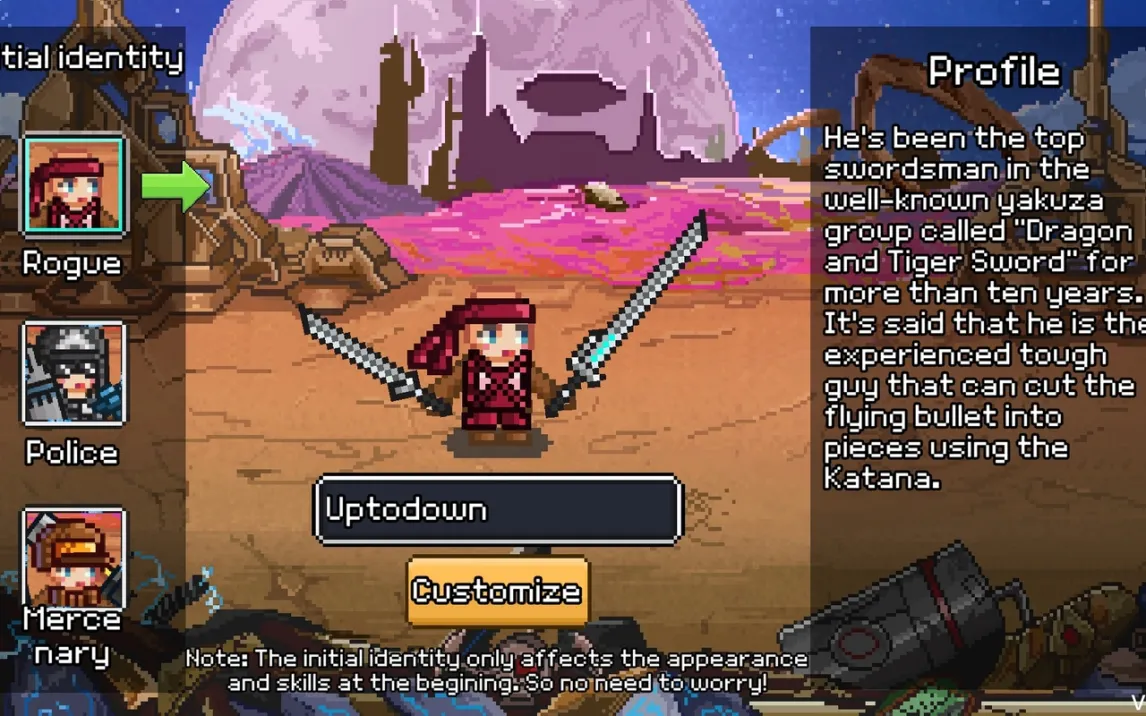1146x716 pixels.
Task: Click the green arrow next to Rogue
Action: point(176,185)
